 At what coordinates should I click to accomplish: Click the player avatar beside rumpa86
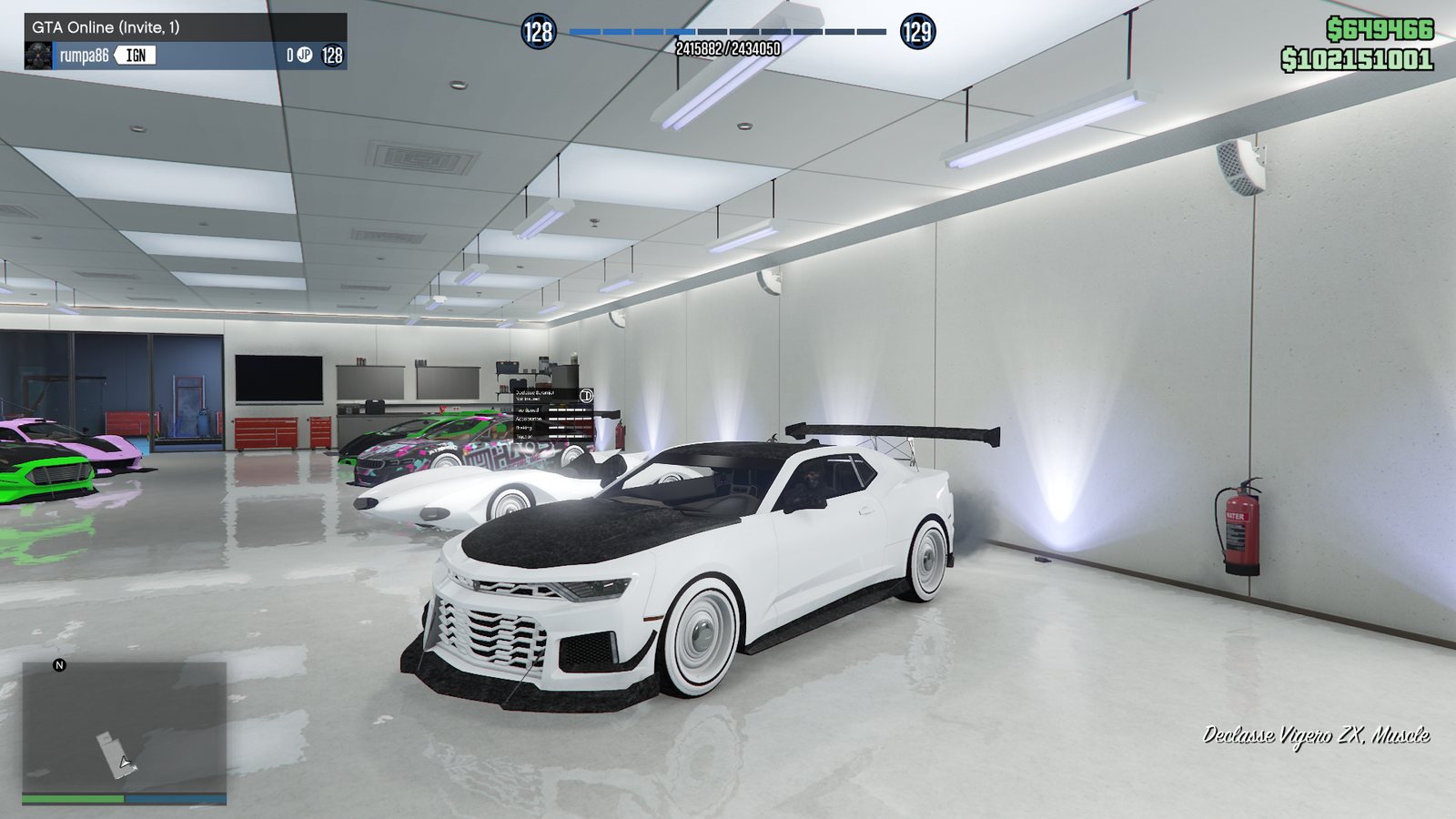(x=38, y=56)
